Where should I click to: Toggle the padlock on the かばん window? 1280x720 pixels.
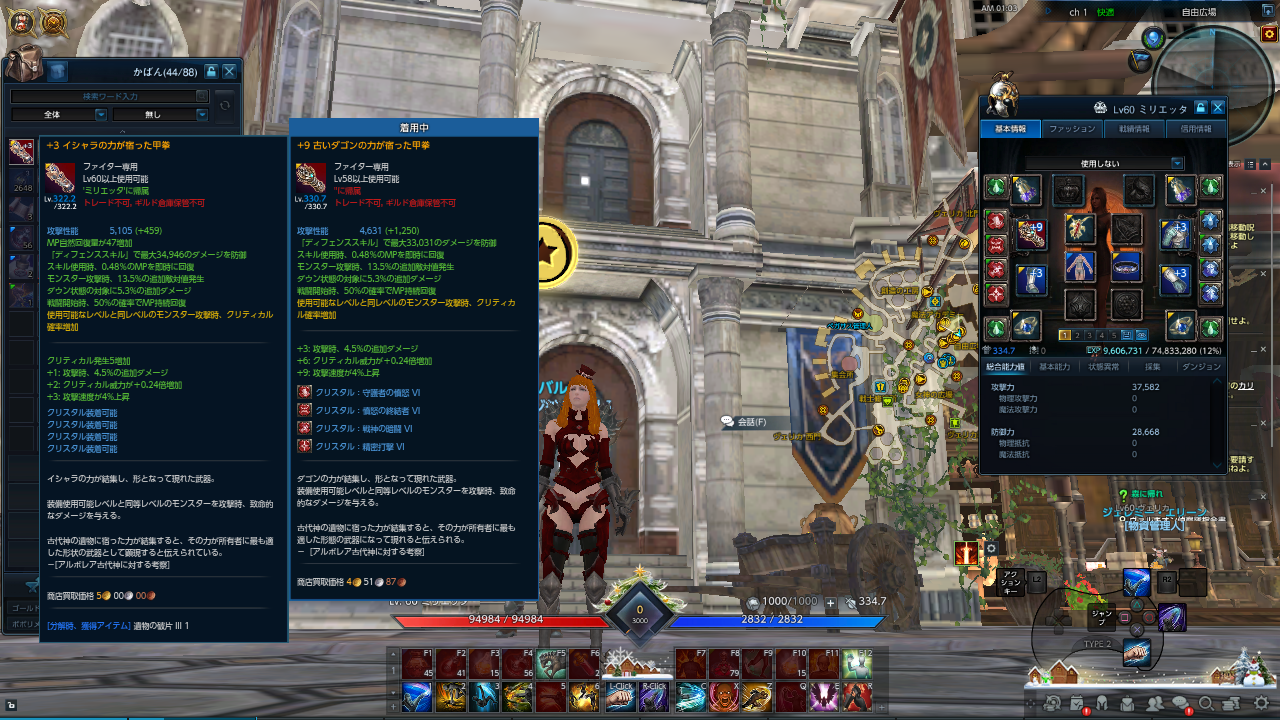coord(212,71)
